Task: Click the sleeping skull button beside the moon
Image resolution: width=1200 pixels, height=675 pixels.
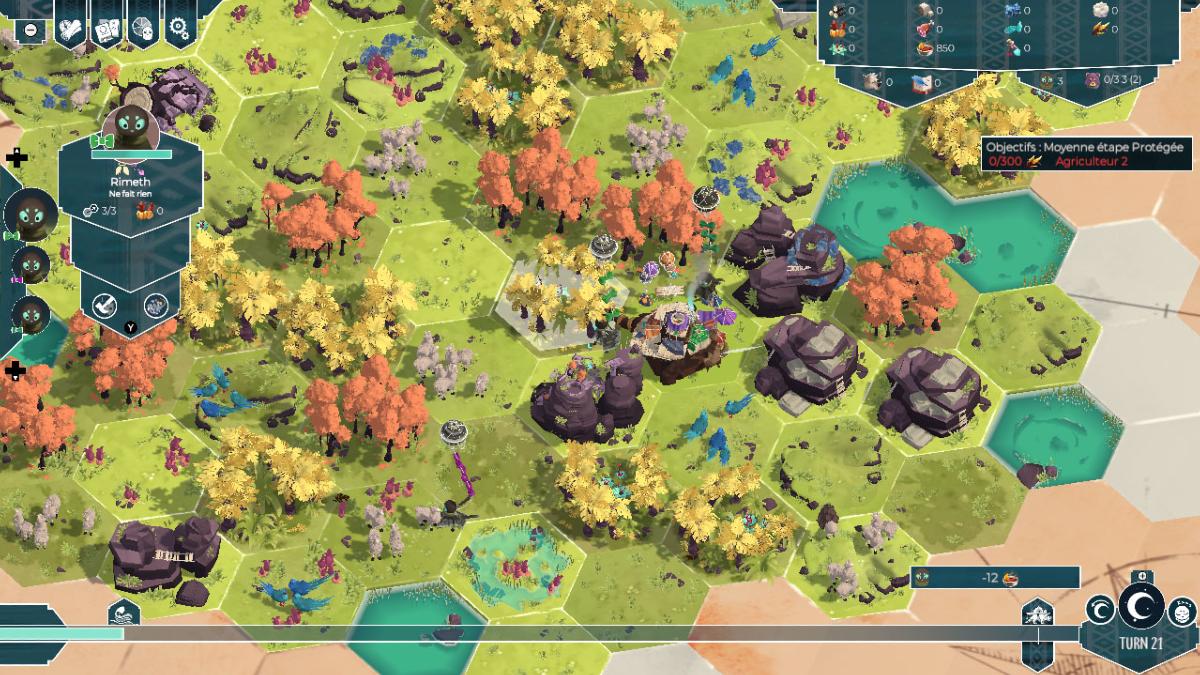Action: click(1181, 608)
